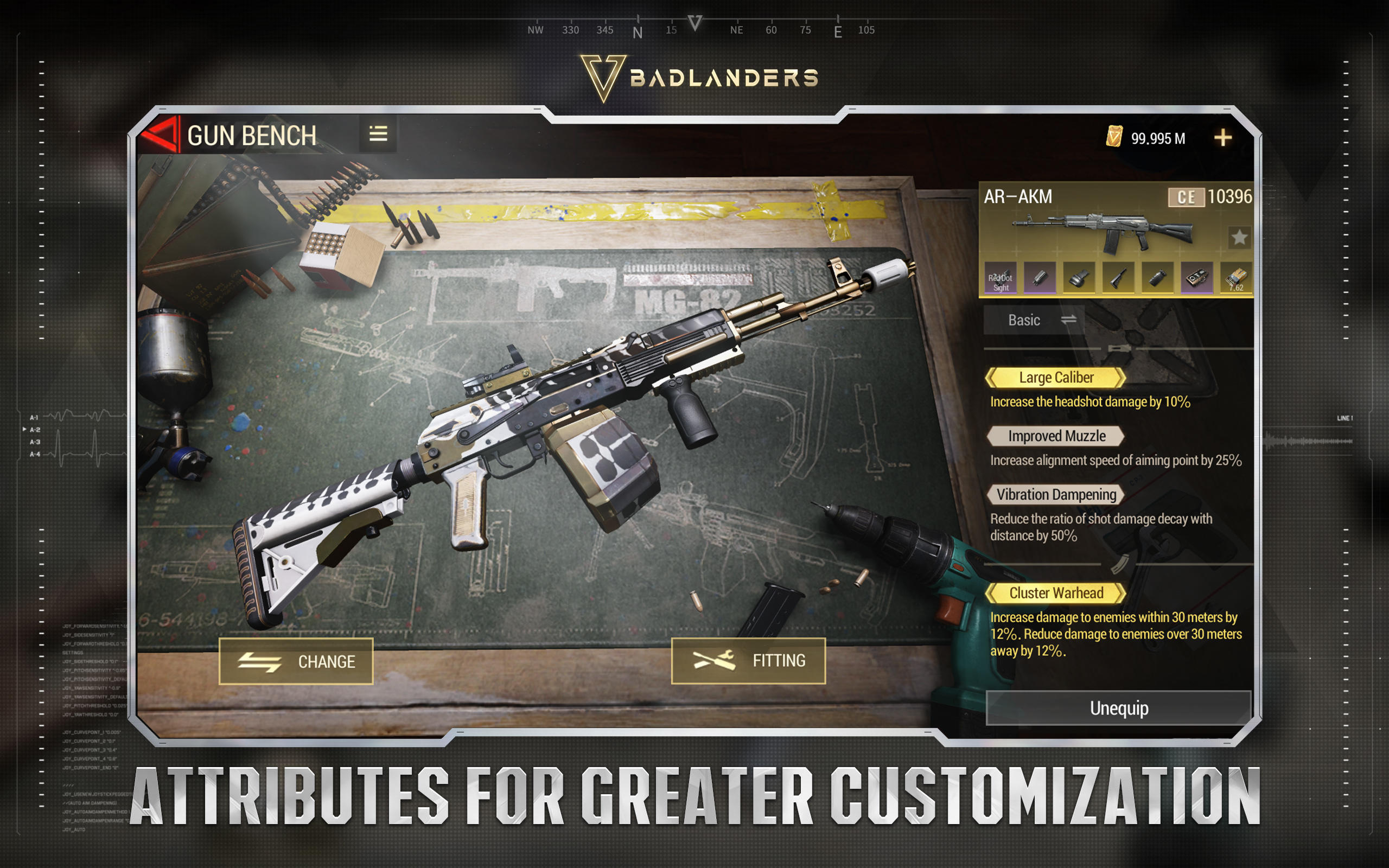The image size is (1389, 868).
Task: Expand the Gun Bench list menu
Action: 378,133
